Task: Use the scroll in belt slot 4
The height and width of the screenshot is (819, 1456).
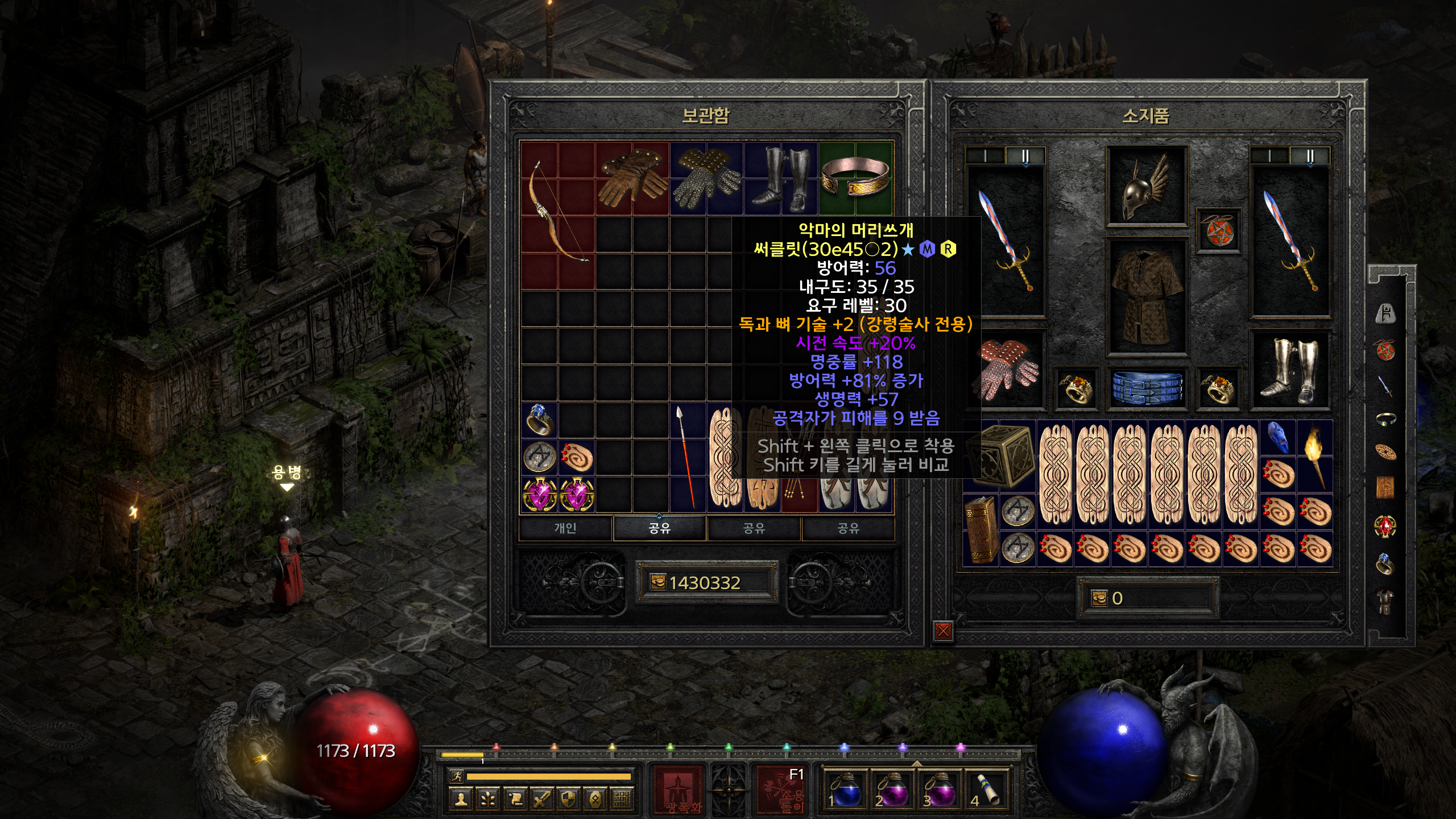Action: [987, 789]
